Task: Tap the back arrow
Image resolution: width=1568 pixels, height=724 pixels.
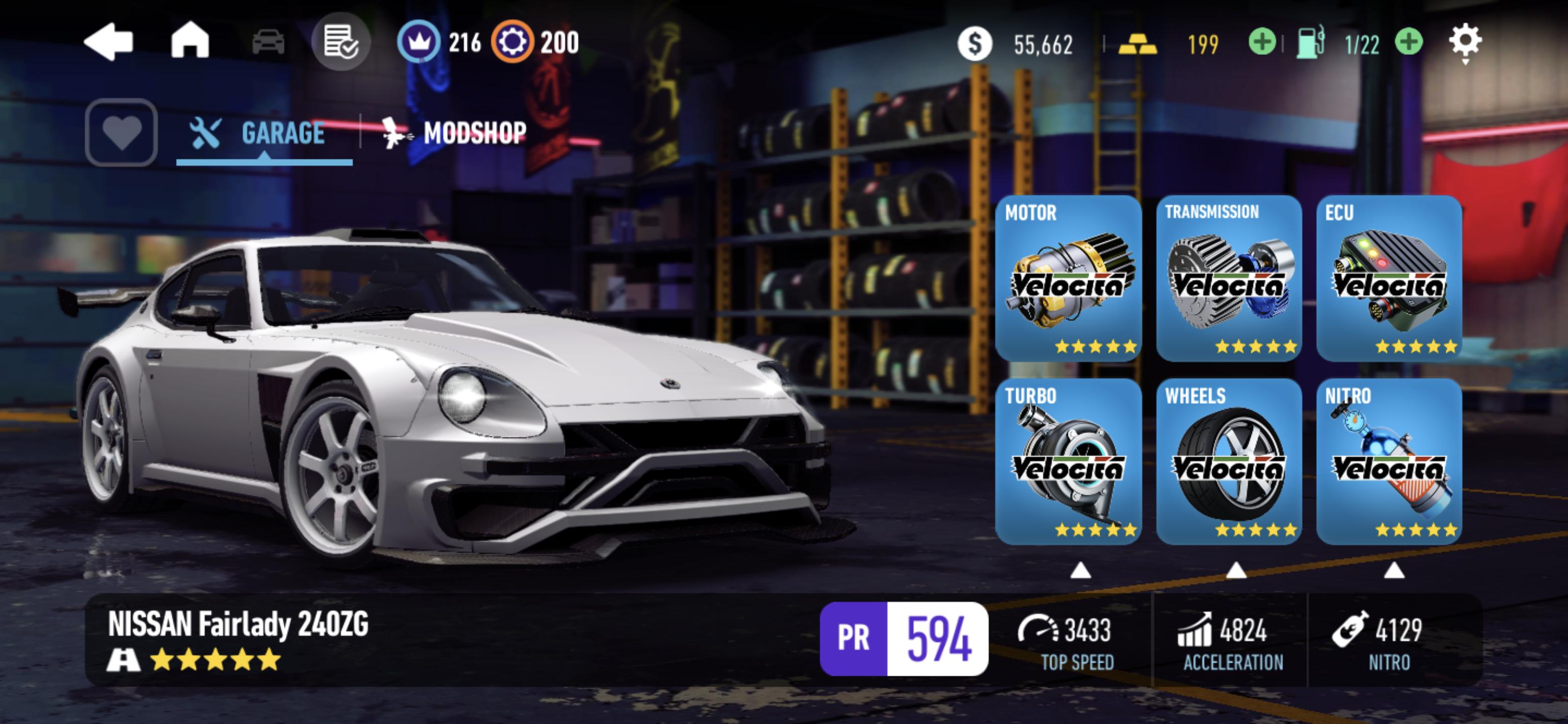Action: 111,42
